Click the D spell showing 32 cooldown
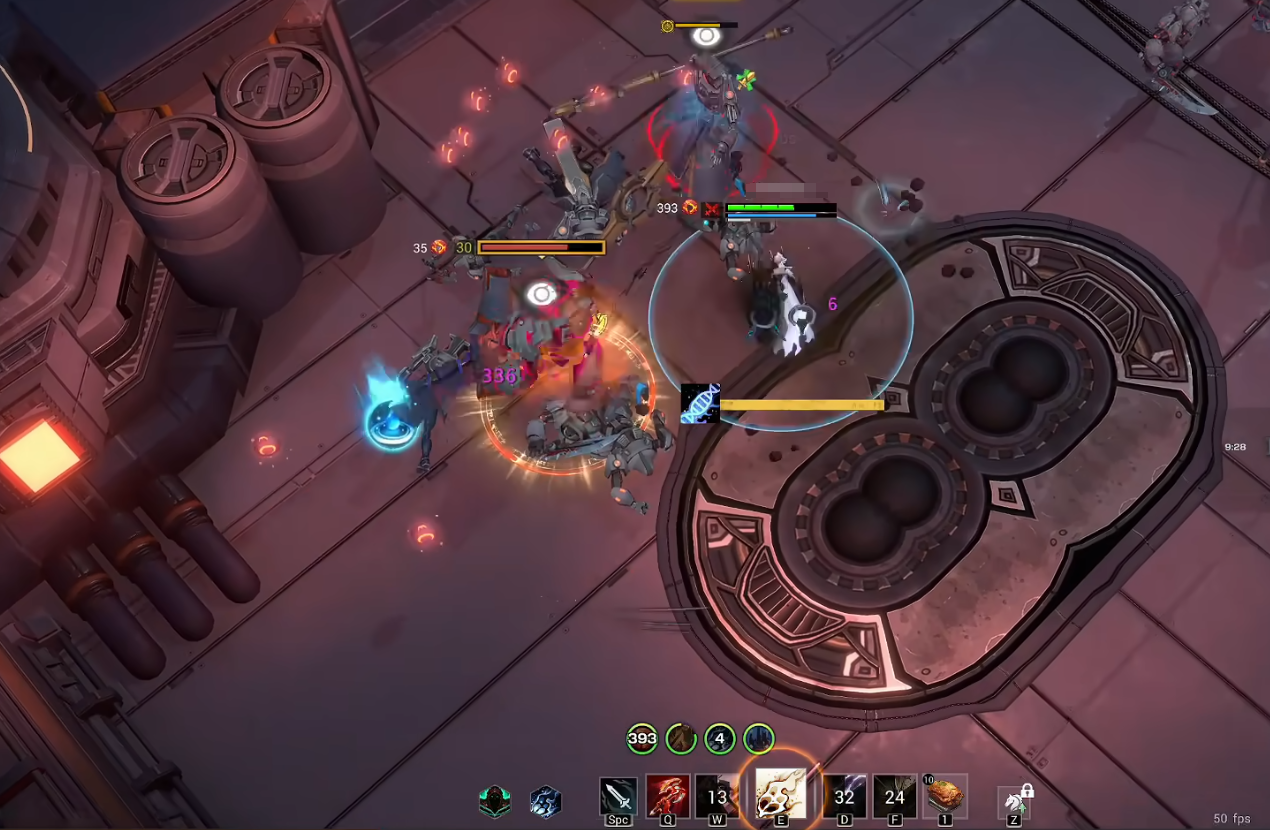The image size is (1270, 830). [x=844, y=796]
